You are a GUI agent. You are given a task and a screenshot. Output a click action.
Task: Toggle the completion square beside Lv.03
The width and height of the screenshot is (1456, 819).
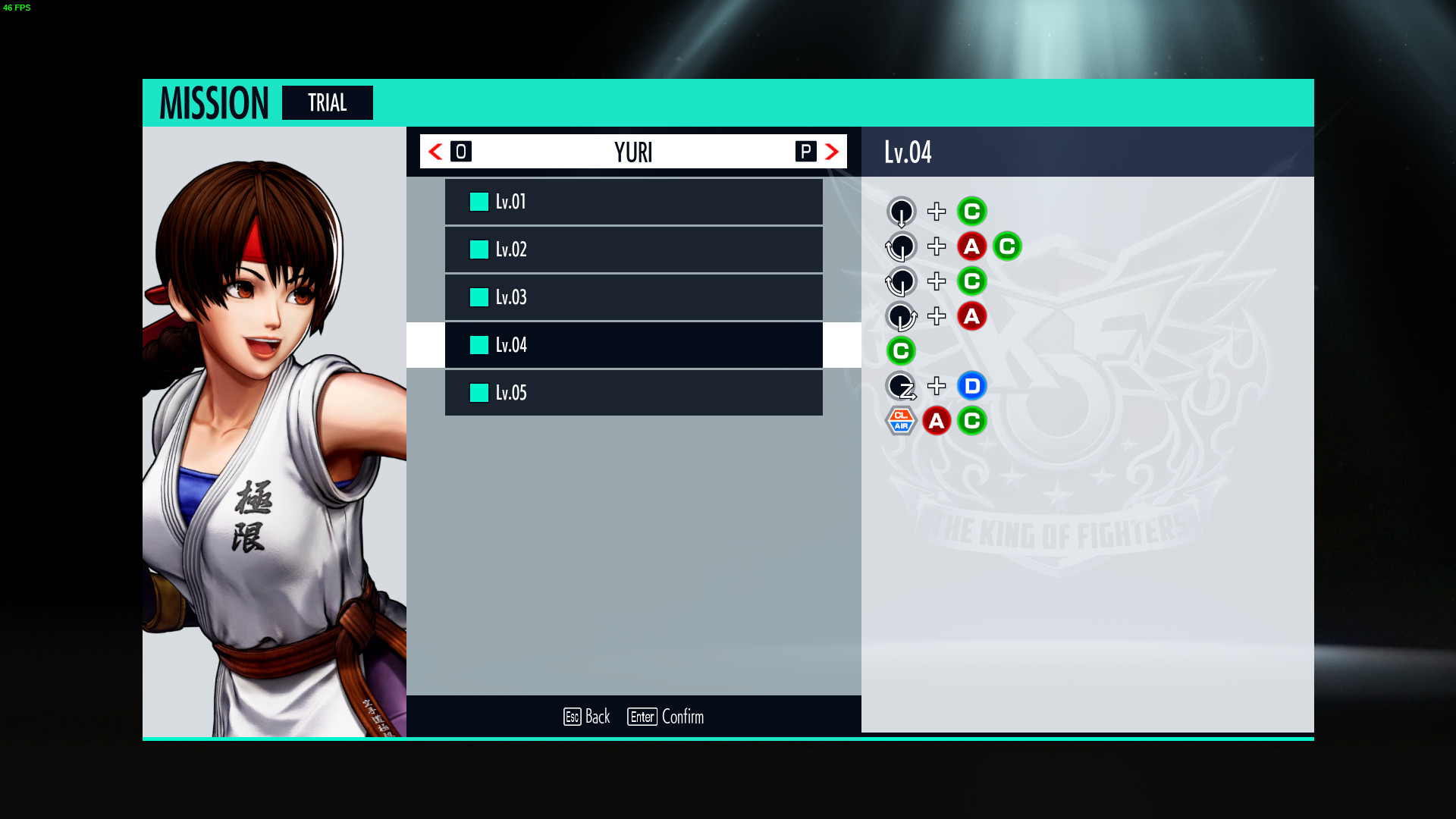pyautogui.click(x=478, y=297)
